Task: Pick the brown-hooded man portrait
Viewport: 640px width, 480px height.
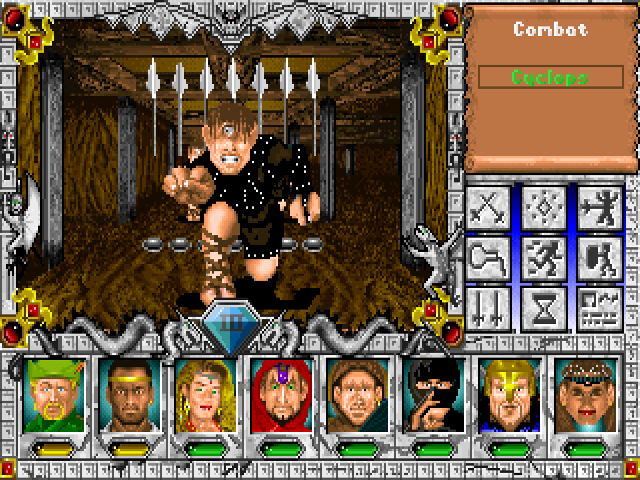Action: (x=355, y=394)
